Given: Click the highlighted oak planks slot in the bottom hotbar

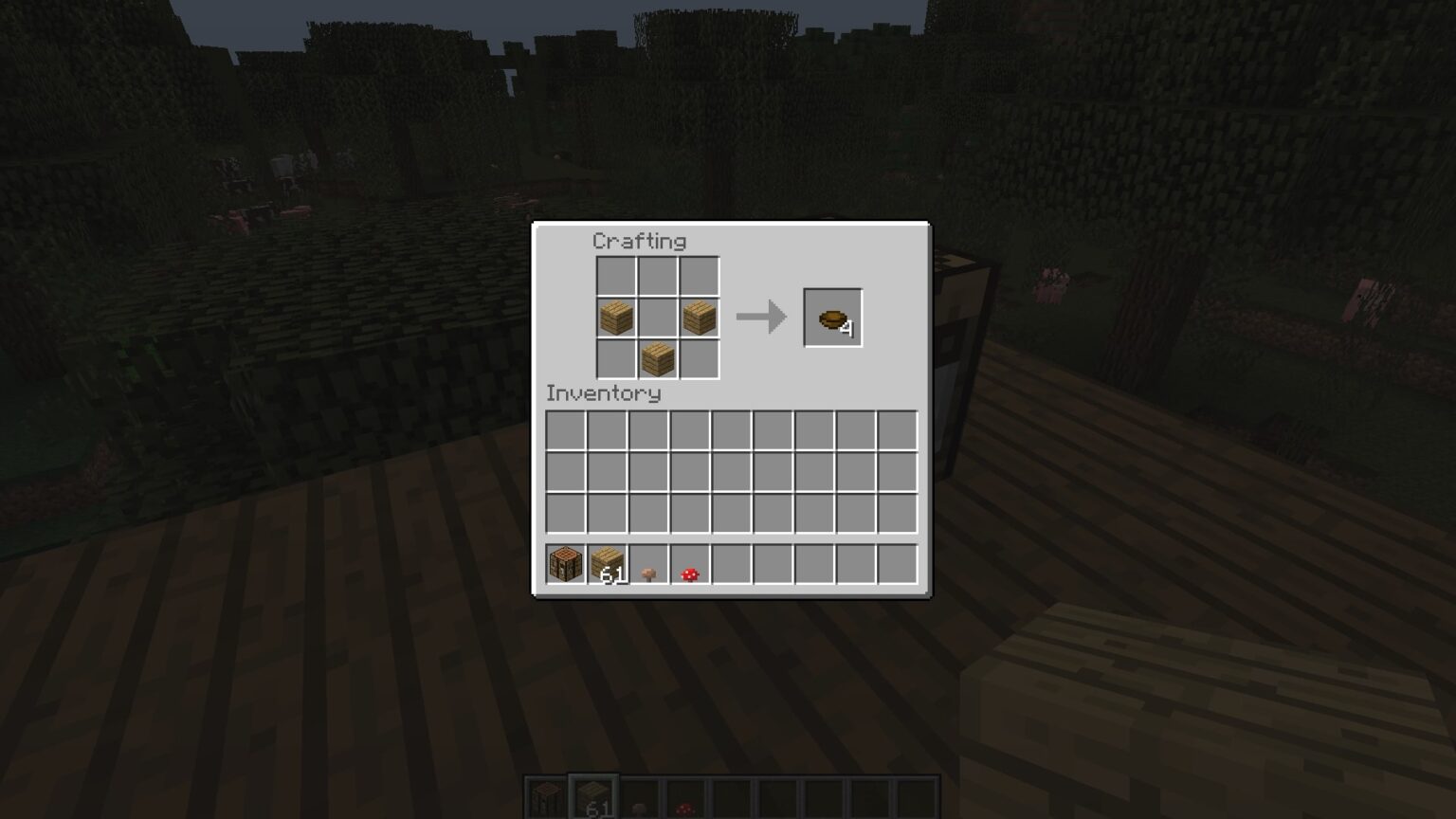Looking at the screenshot, I should 592,801.
